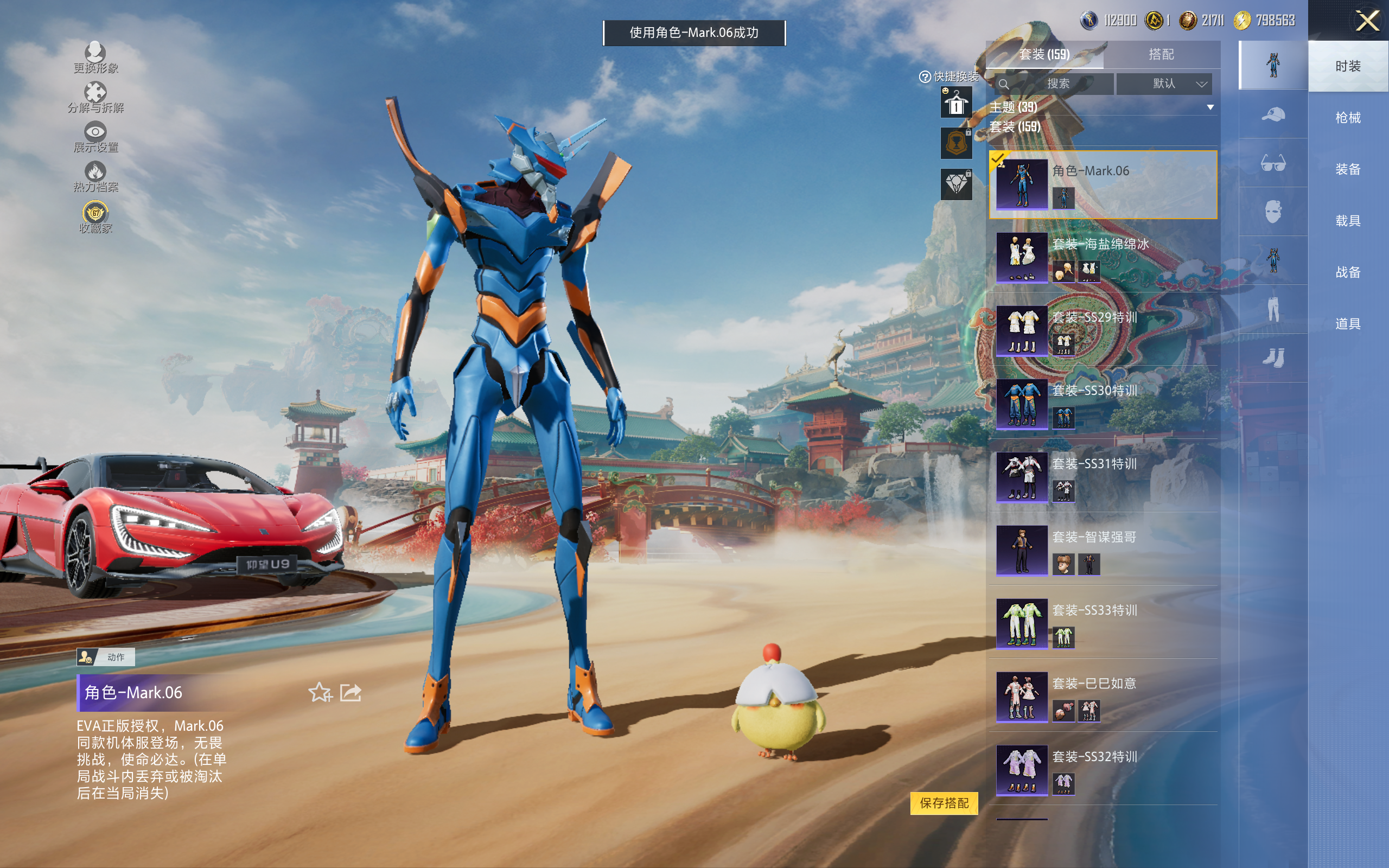This screenshot has height=868, width=1389.
Task: Select the 载具 menu entry
Action: click(1347, 220)
